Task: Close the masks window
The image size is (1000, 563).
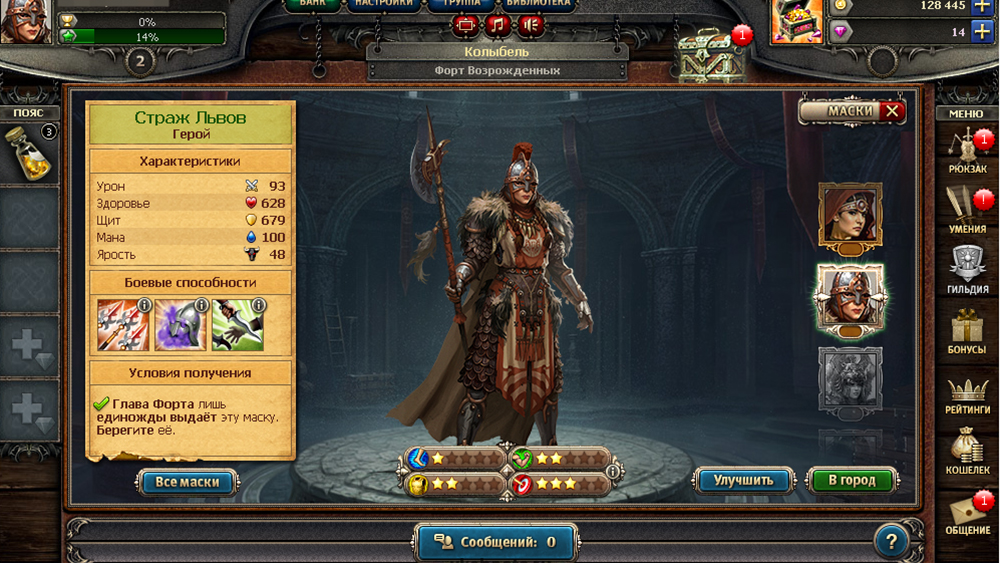Action: click(x=891, y=111)
